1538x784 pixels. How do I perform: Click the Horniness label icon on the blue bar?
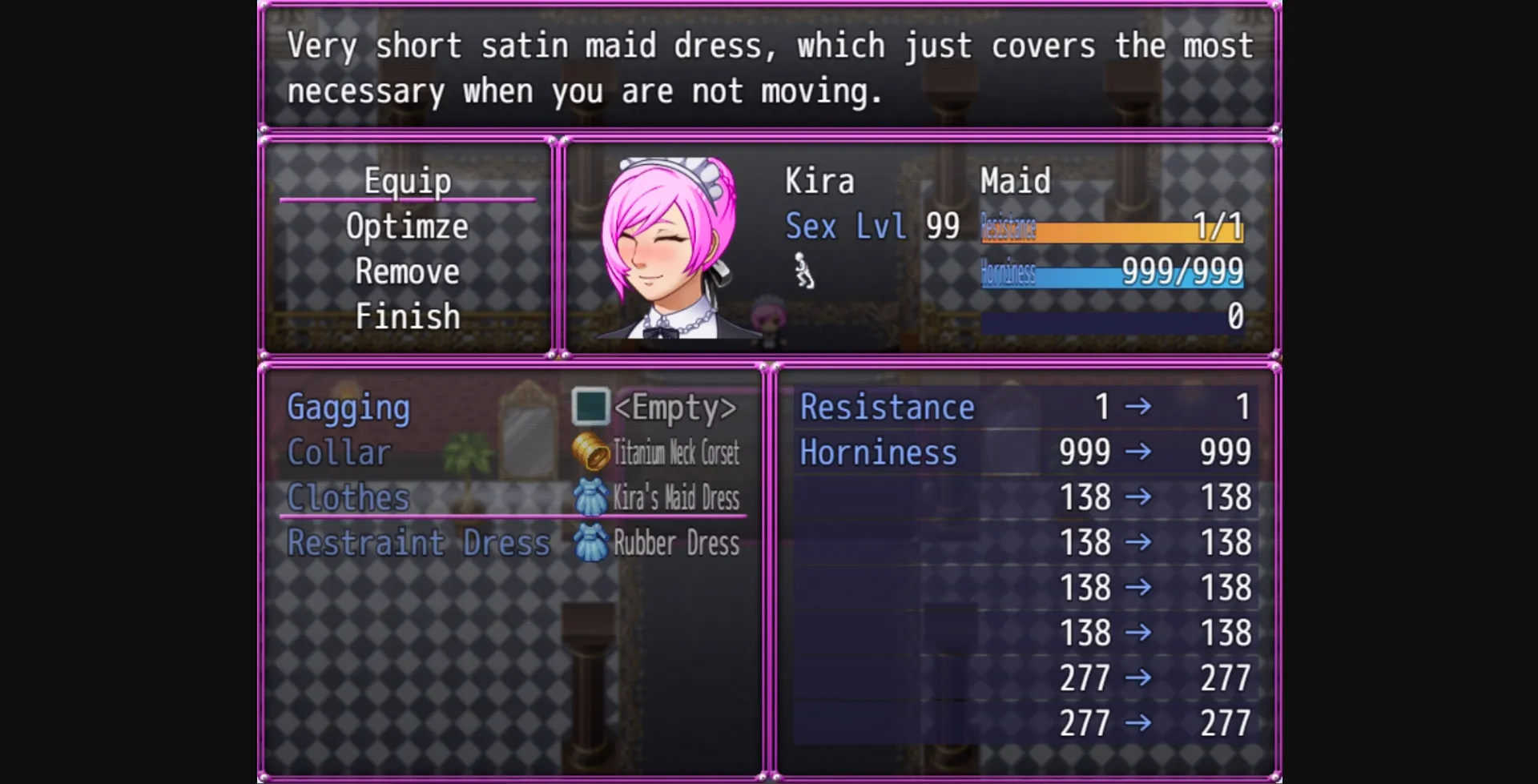coord(1006,274)
